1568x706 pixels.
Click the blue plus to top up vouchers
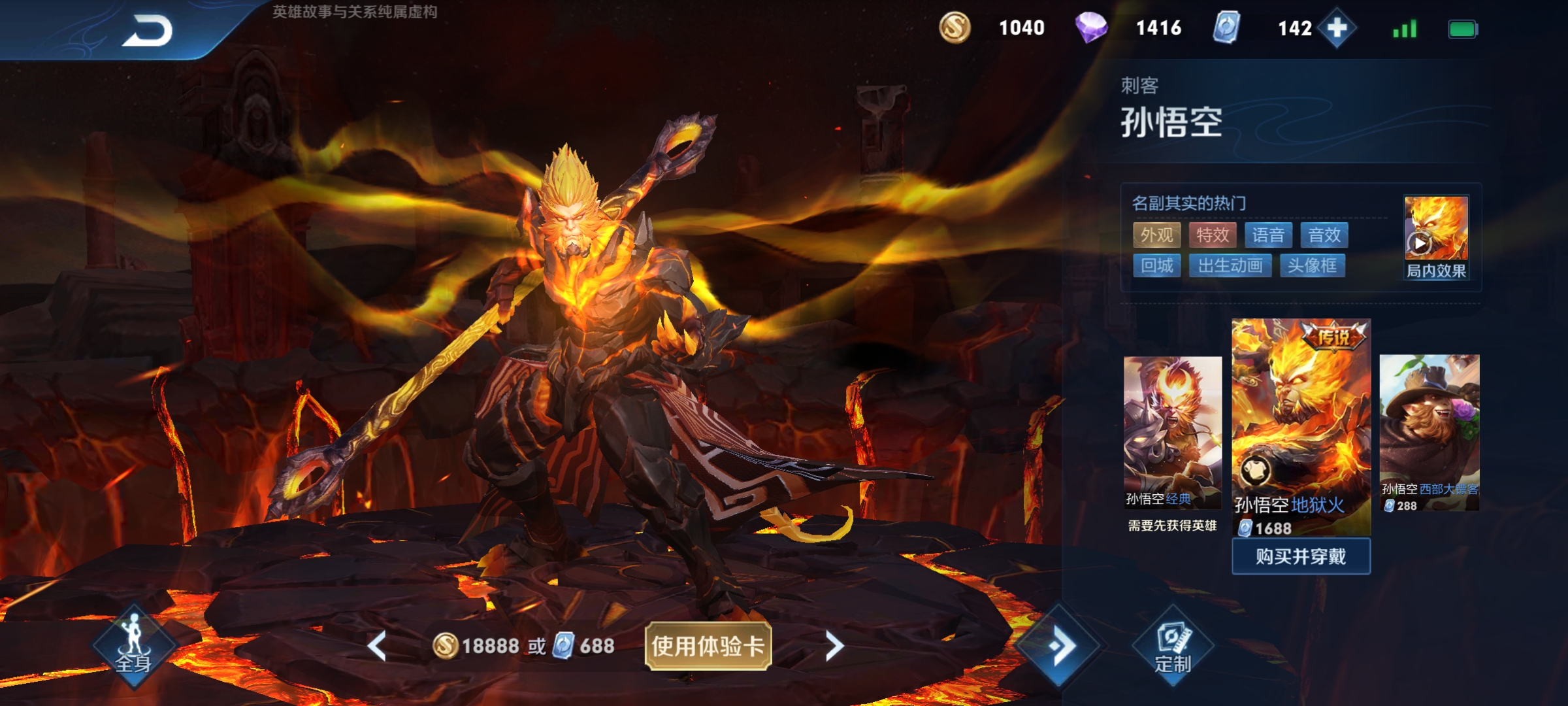(1337, 28)
